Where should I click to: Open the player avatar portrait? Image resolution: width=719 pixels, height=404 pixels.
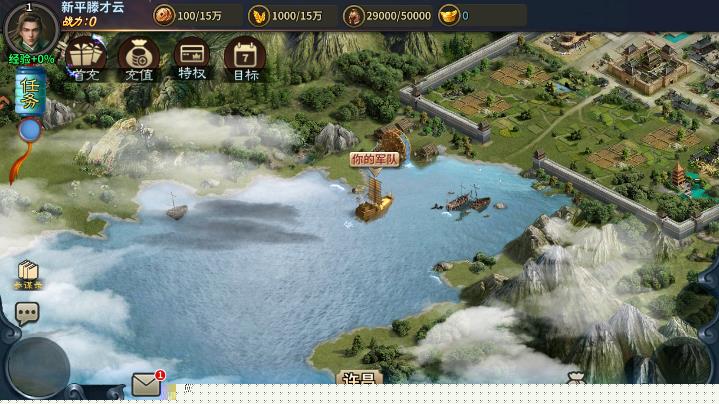click(x=29, y=29)
